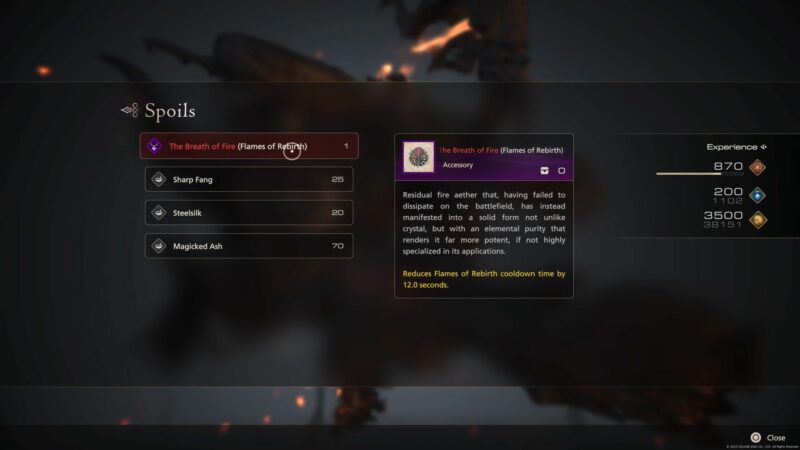Highlight the Magicked Ash row
800x450 pixels.
[x=248, y=245]
